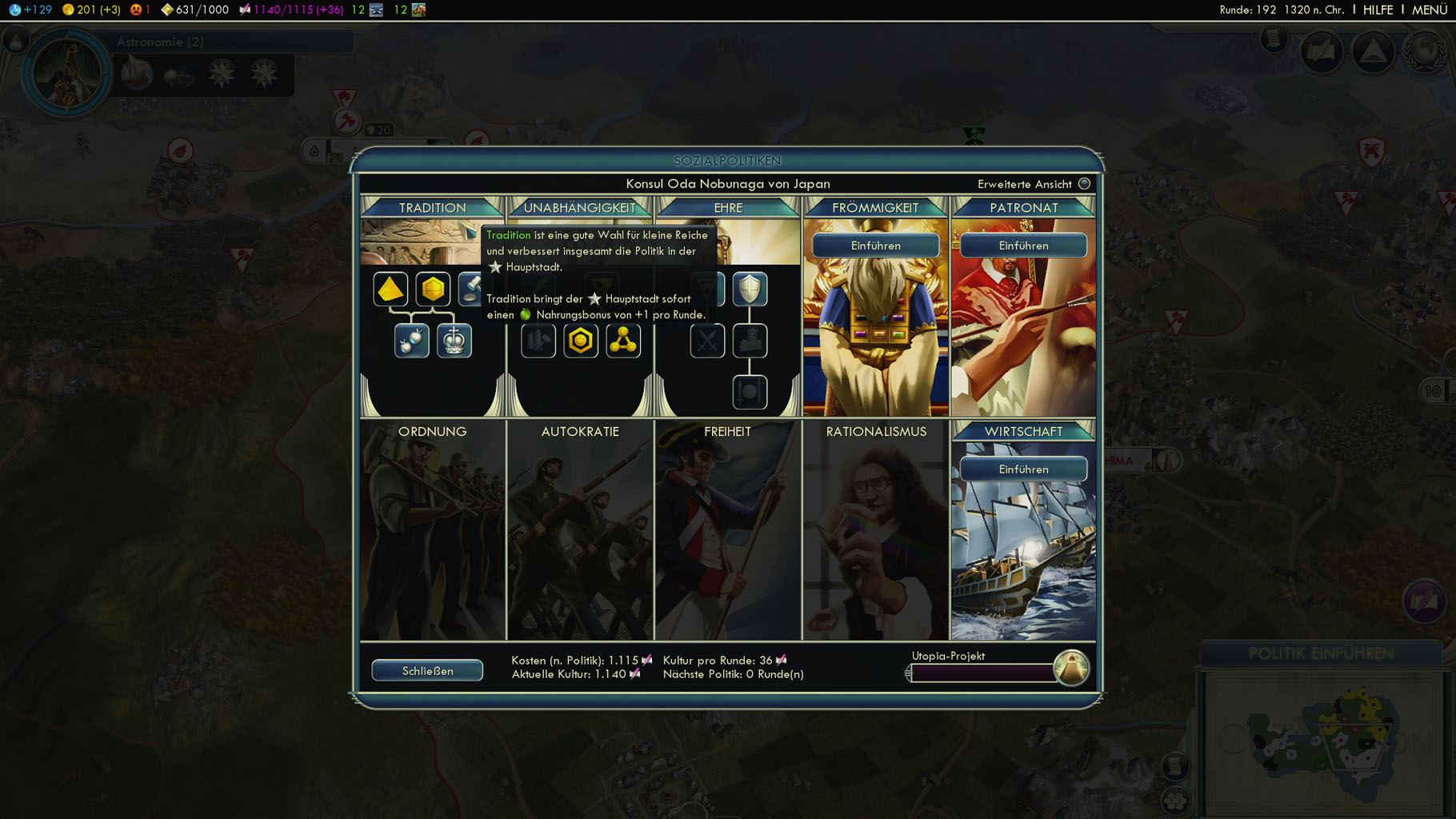The image size is (1456, 819).
Task: Choose the greyed castle tower policy icon
Action: click(x=750, y=341)
